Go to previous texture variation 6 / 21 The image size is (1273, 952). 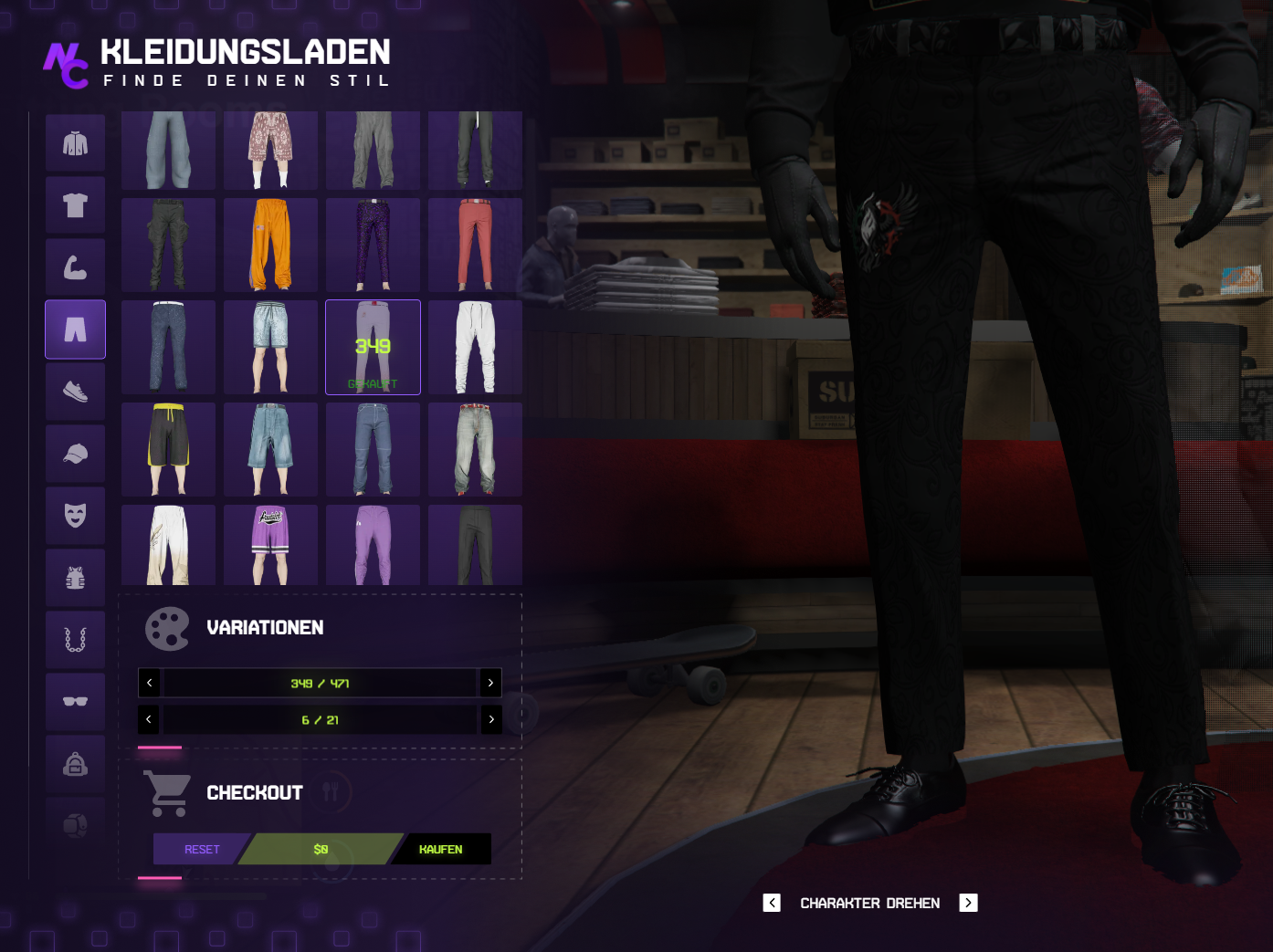(x=149, y=719)
